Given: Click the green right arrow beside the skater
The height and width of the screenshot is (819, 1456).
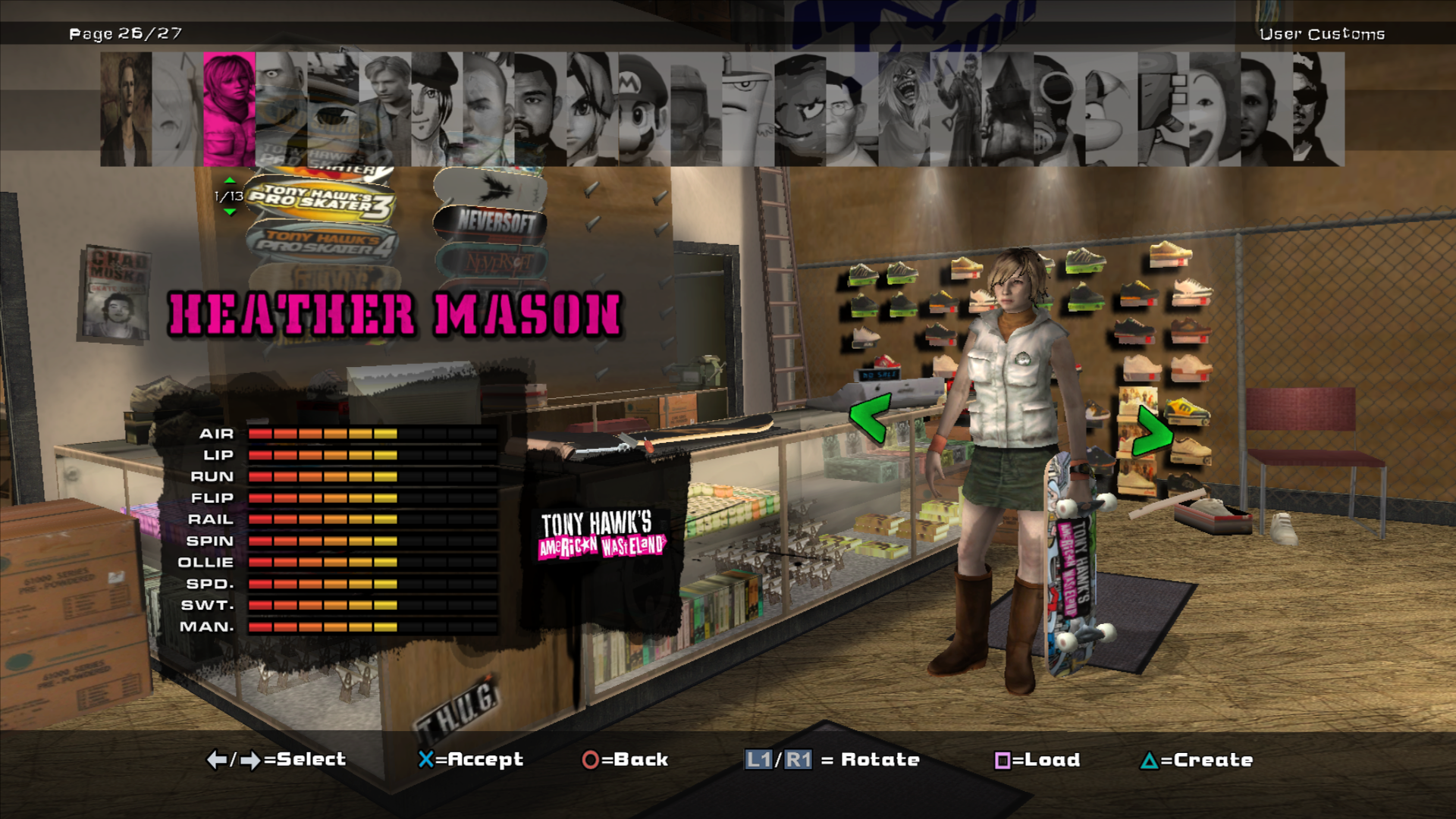Looking at the screenshot, I should tap(1152, 431).
